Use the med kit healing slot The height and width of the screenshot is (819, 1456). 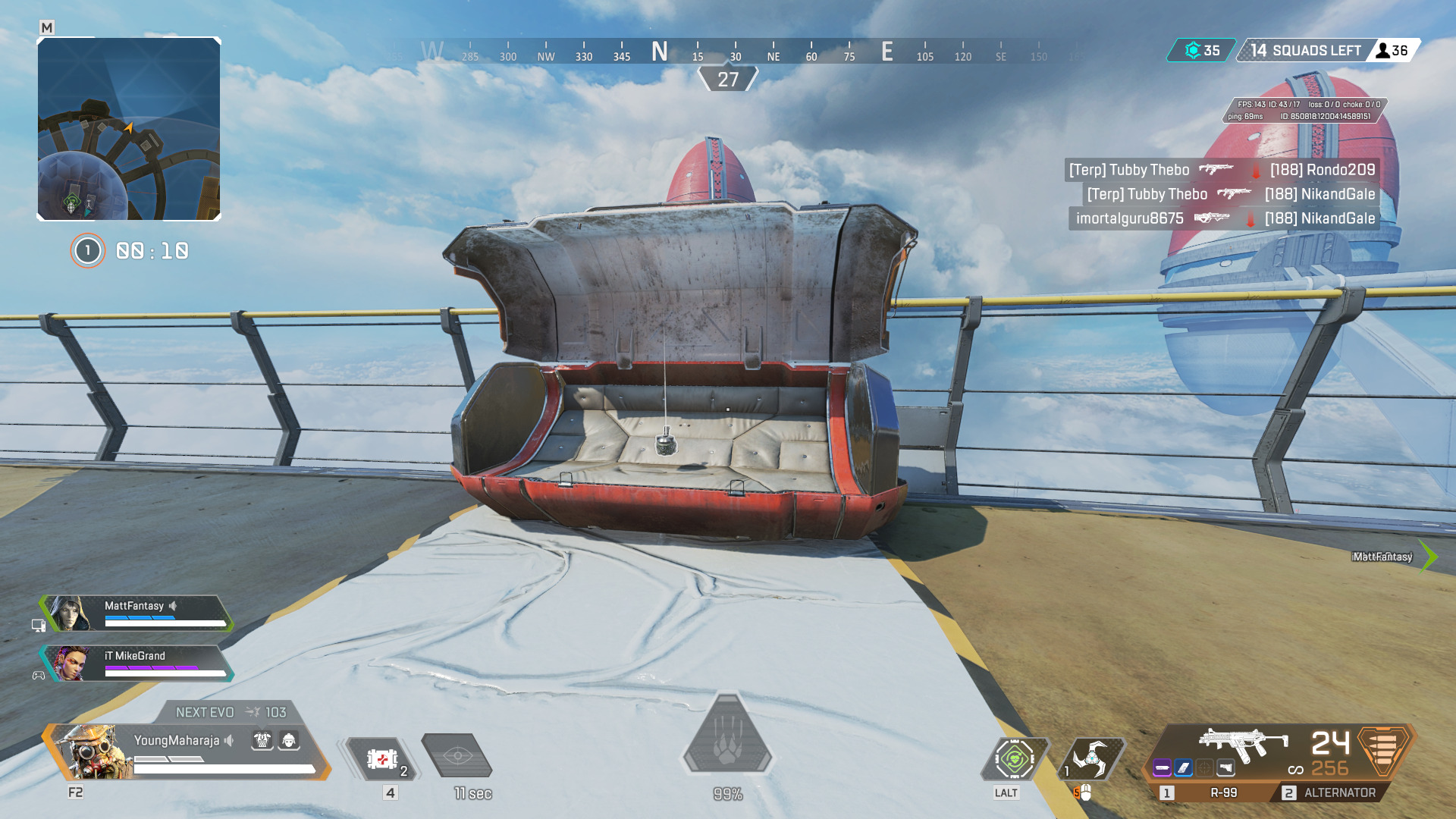[383, 758]
